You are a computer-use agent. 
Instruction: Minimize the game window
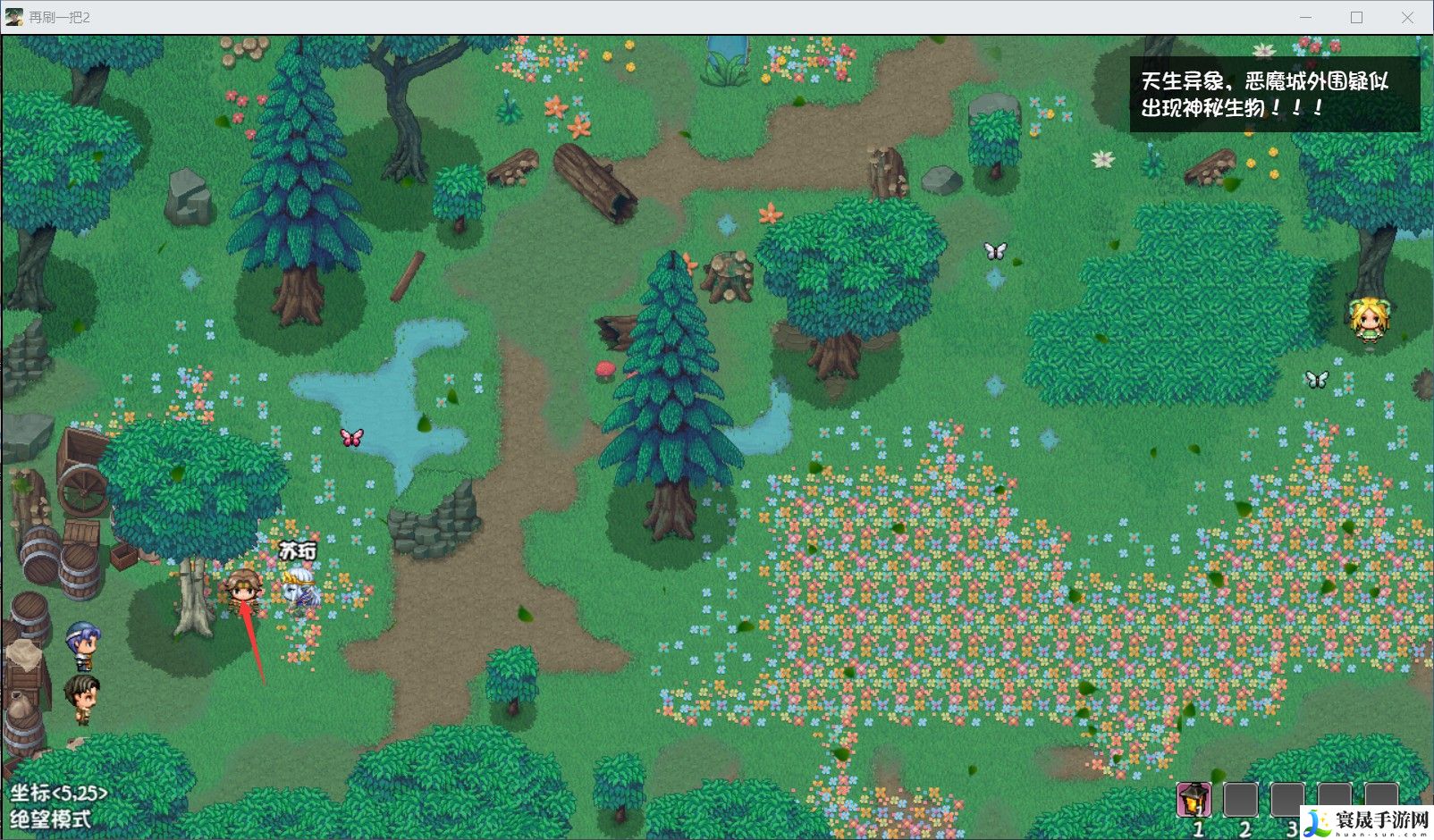[x=1305, y=17]
